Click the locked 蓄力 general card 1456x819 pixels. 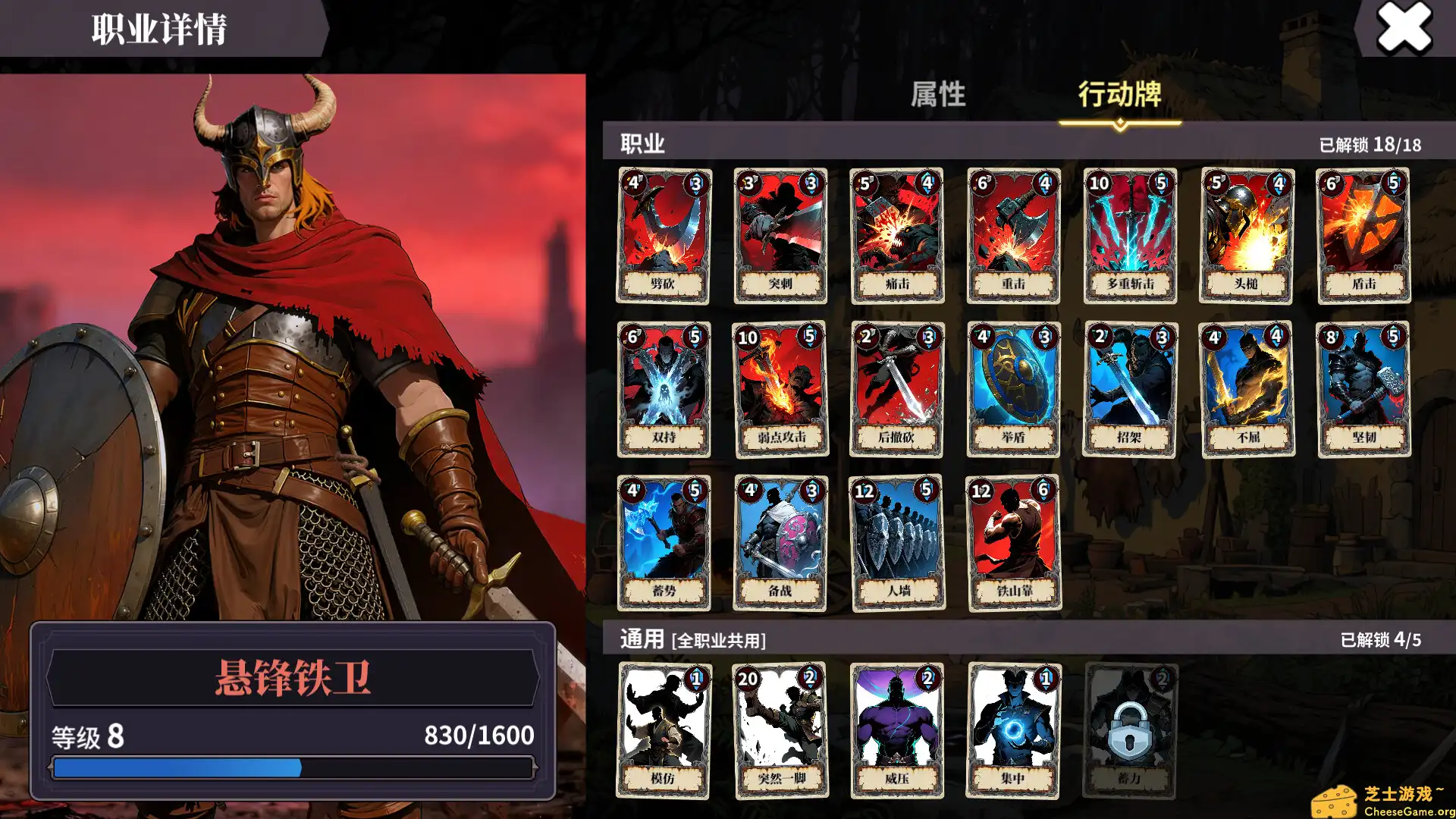tap(1129, 730)
